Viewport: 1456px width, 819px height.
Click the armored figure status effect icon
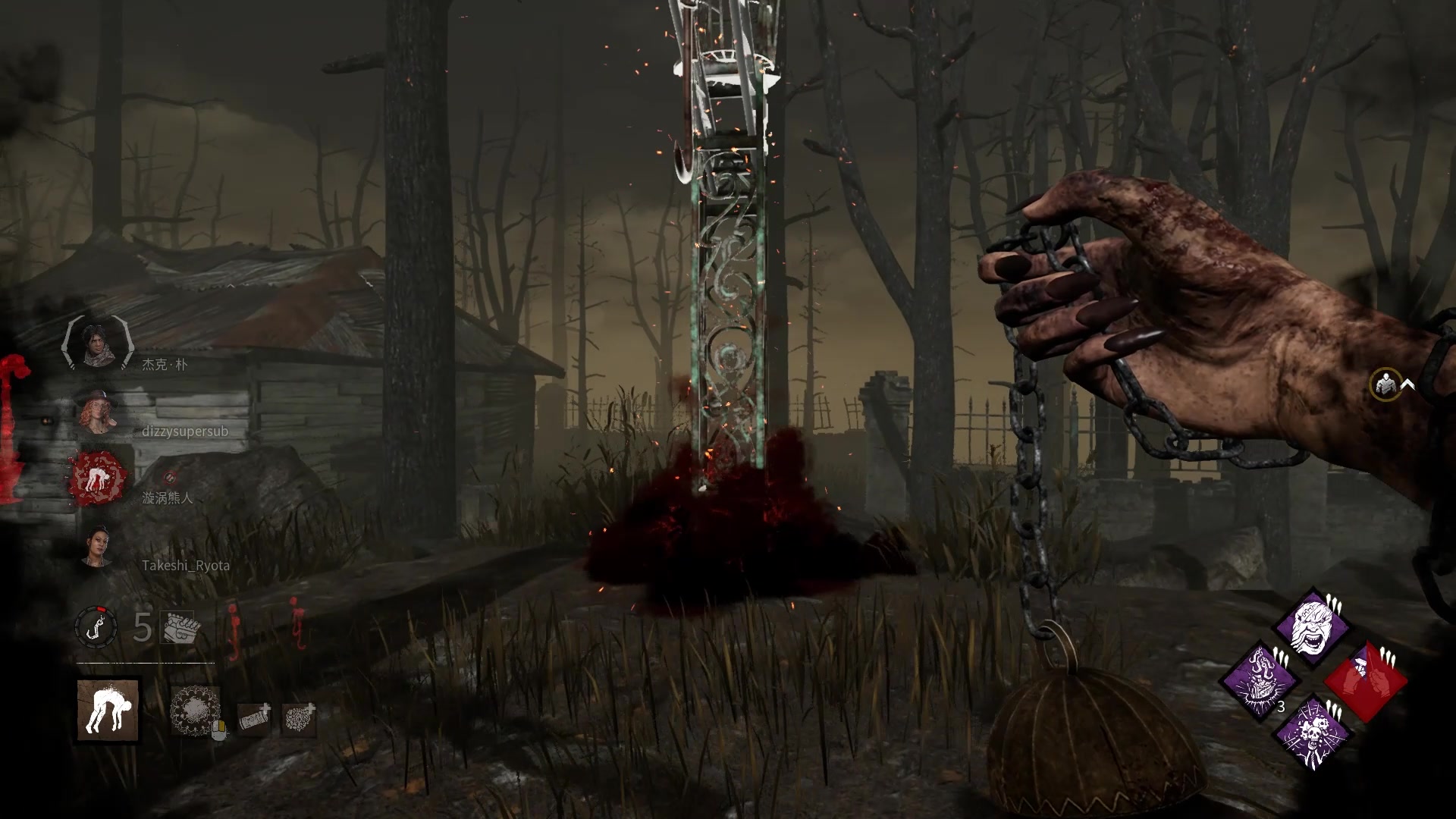[1386, 384]
